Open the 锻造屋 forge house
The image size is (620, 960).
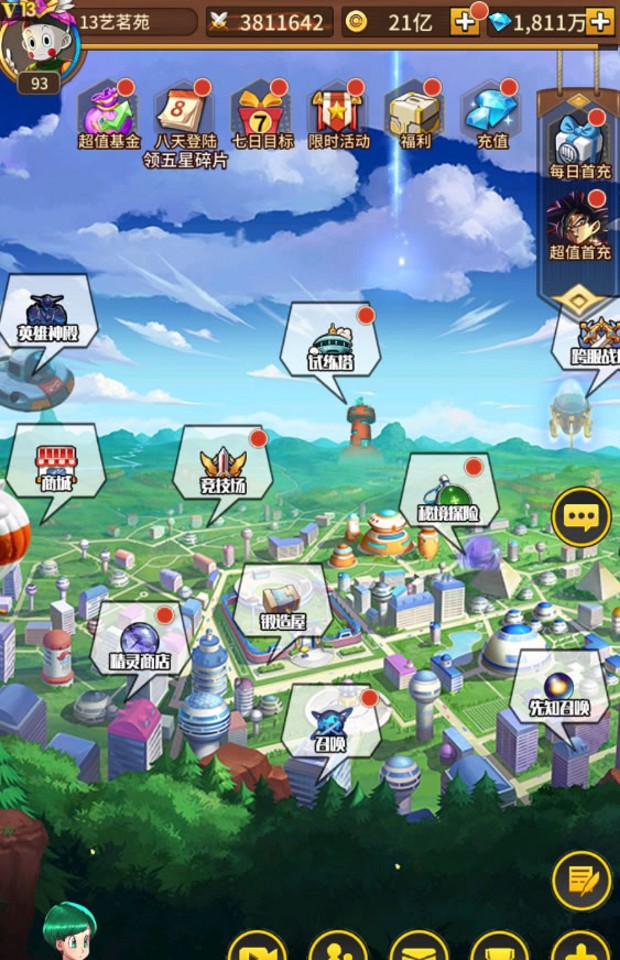click(283, 605)
